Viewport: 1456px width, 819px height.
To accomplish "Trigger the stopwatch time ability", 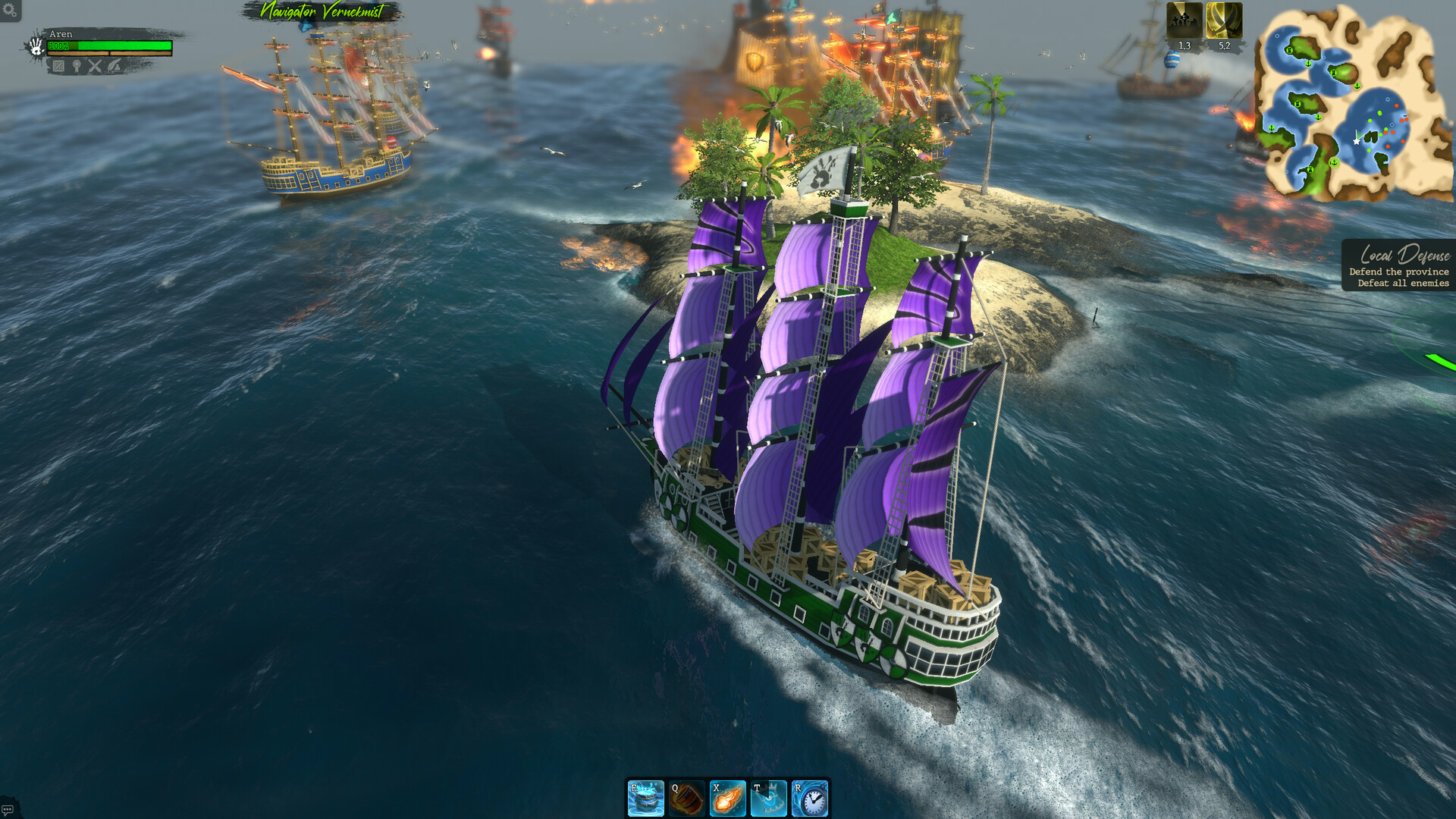I will [x=810, y=799].
